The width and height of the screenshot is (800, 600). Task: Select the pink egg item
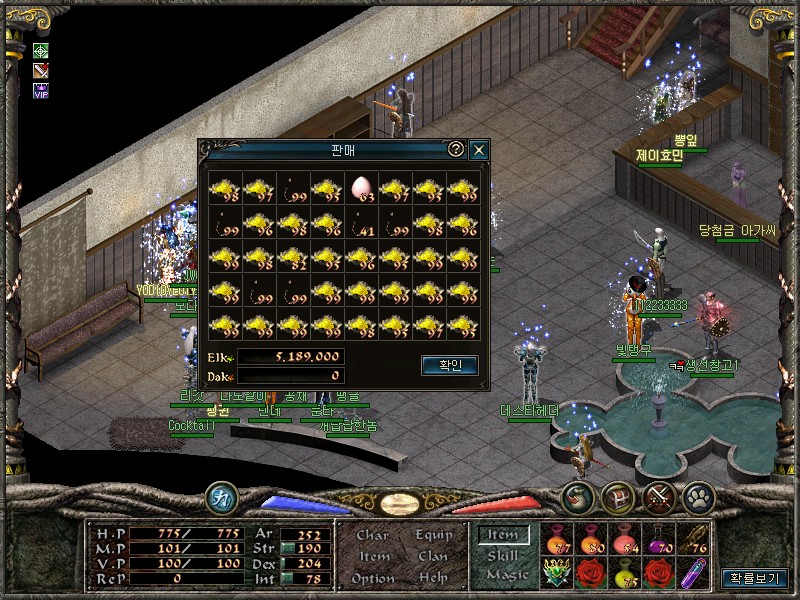[361, 187]
